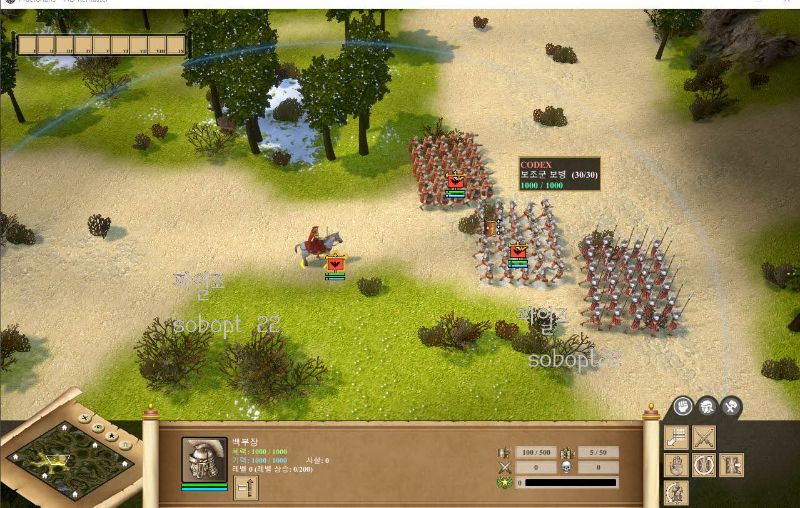Activate the open hand stop command
The width and height of the screenshot is (800, 508).
(x=677, y=465)
